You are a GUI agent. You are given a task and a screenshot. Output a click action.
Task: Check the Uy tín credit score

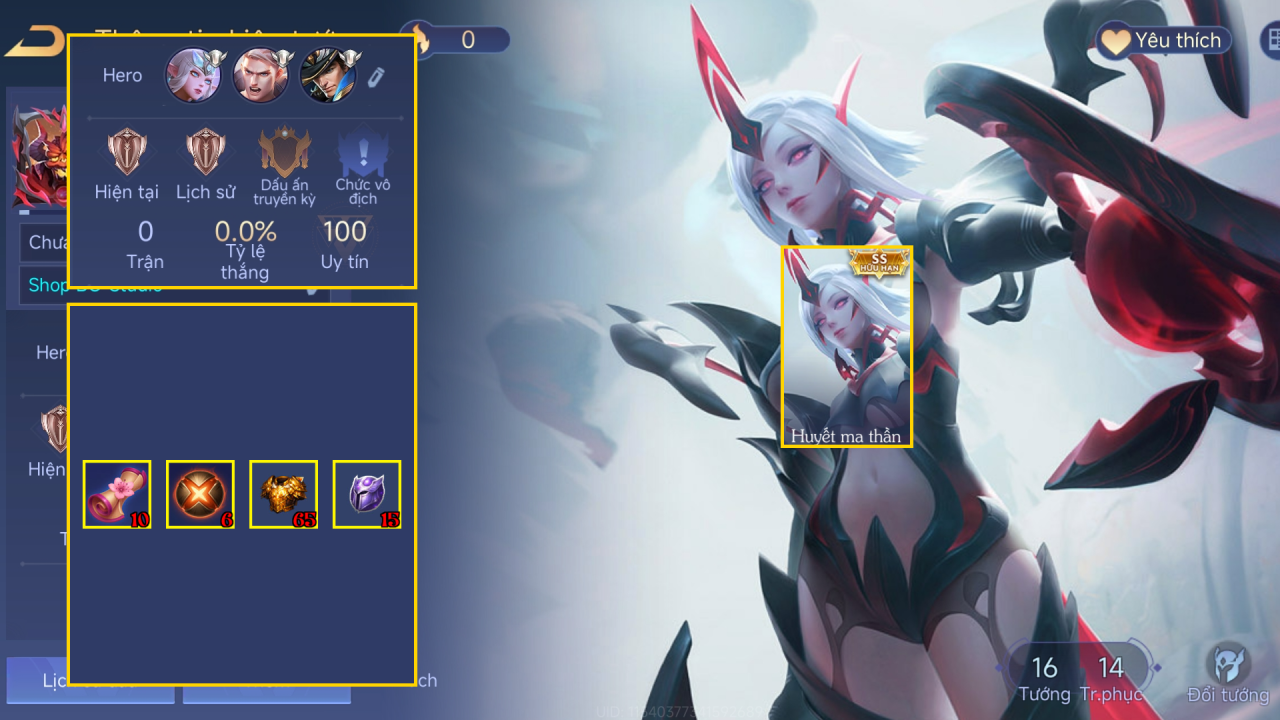click(x=344, y=233)
